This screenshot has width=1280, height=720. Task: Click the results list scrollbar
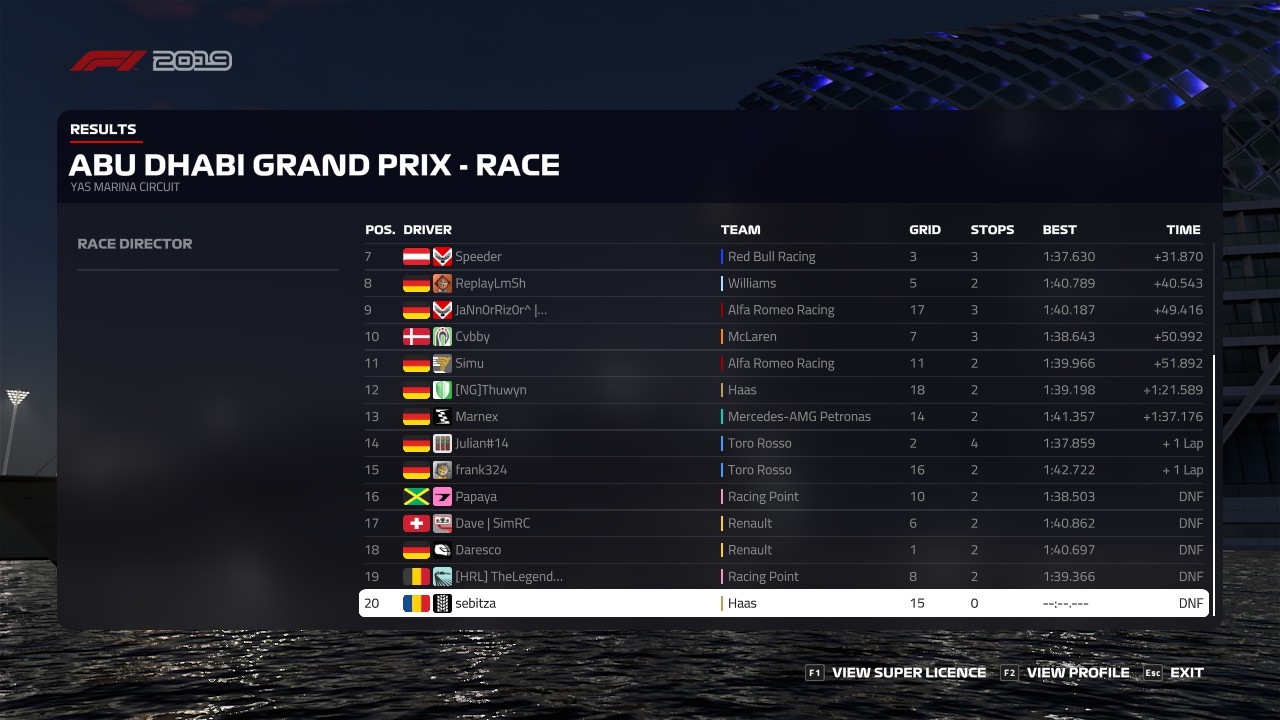[x=1214, y=480]
